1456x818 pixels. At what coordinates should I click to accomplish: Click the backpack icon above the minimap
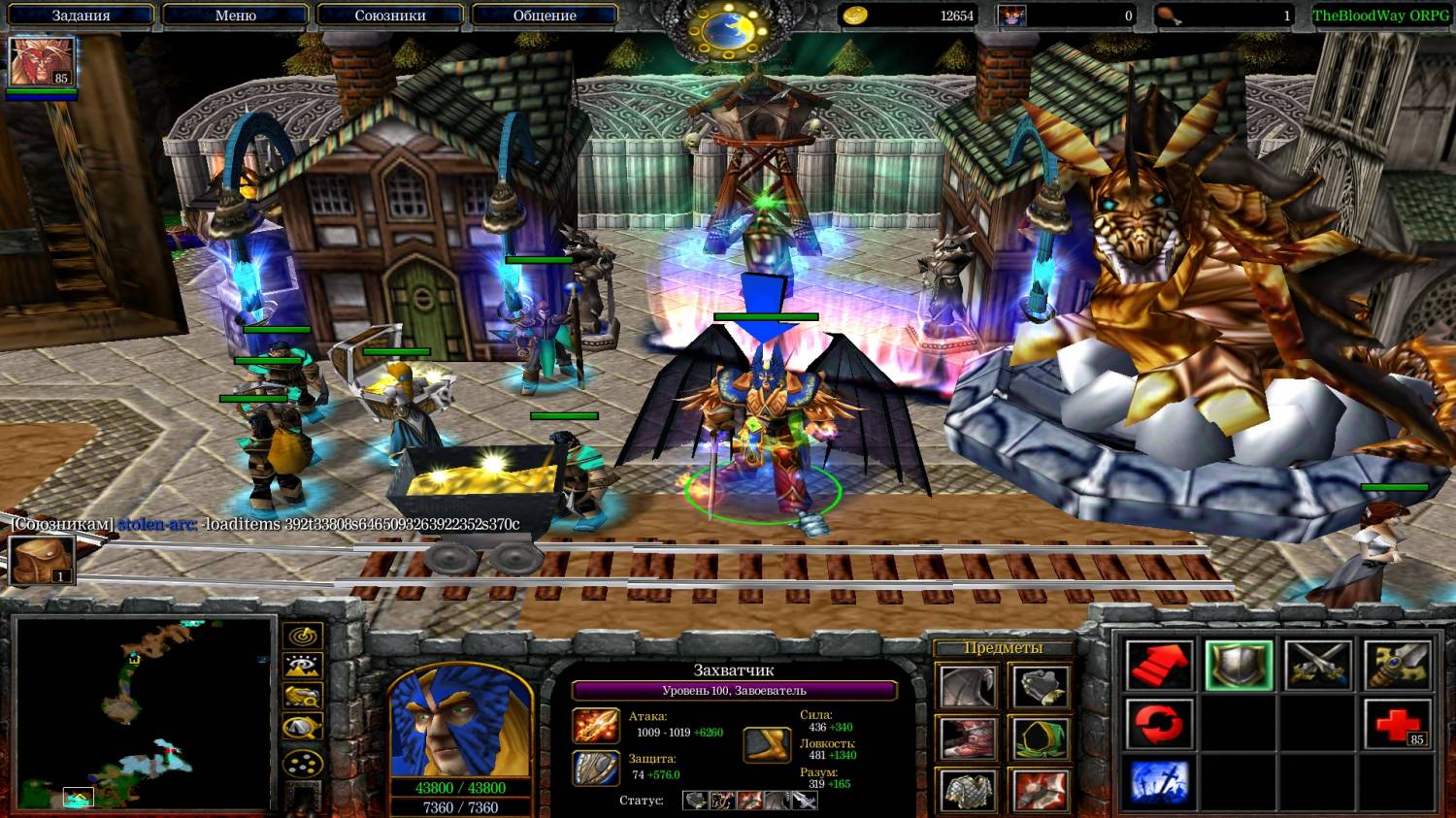point(42,560)
